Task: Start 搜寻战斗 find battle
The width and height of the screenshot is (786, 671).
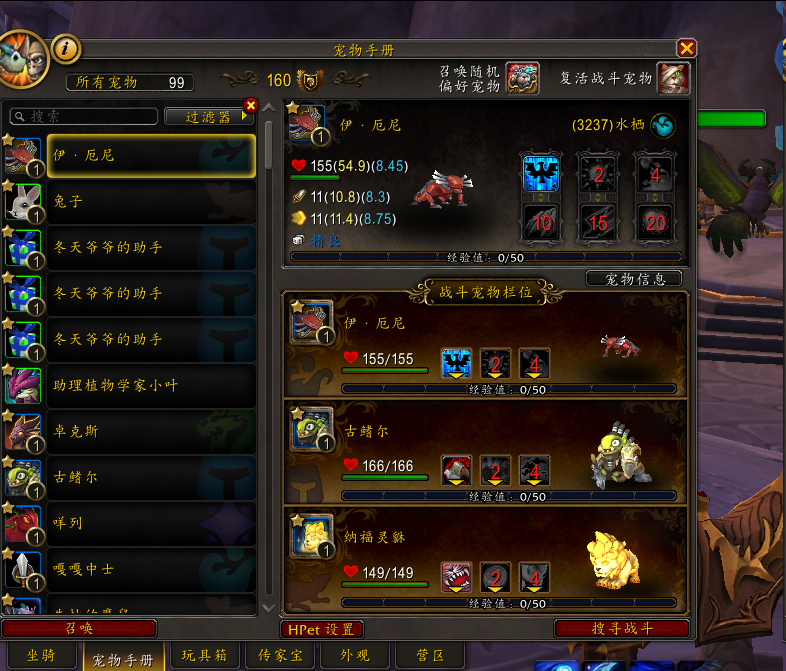Action: click(x=621, y=628)
